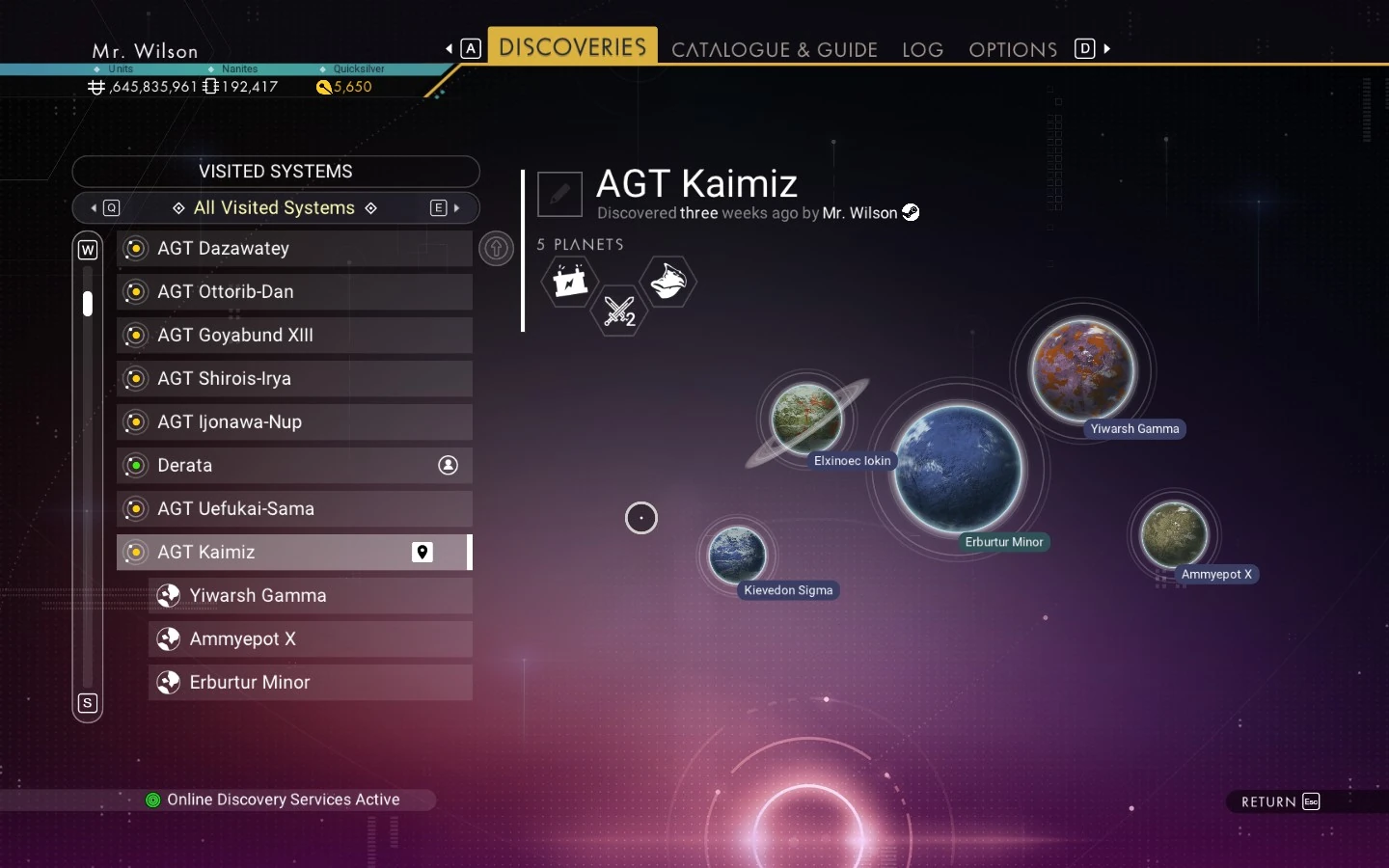The height and width of the screenshot is (868, 1389).
Task: Select AGT Dazawatey in the systems list
Action: pos(294,249)
